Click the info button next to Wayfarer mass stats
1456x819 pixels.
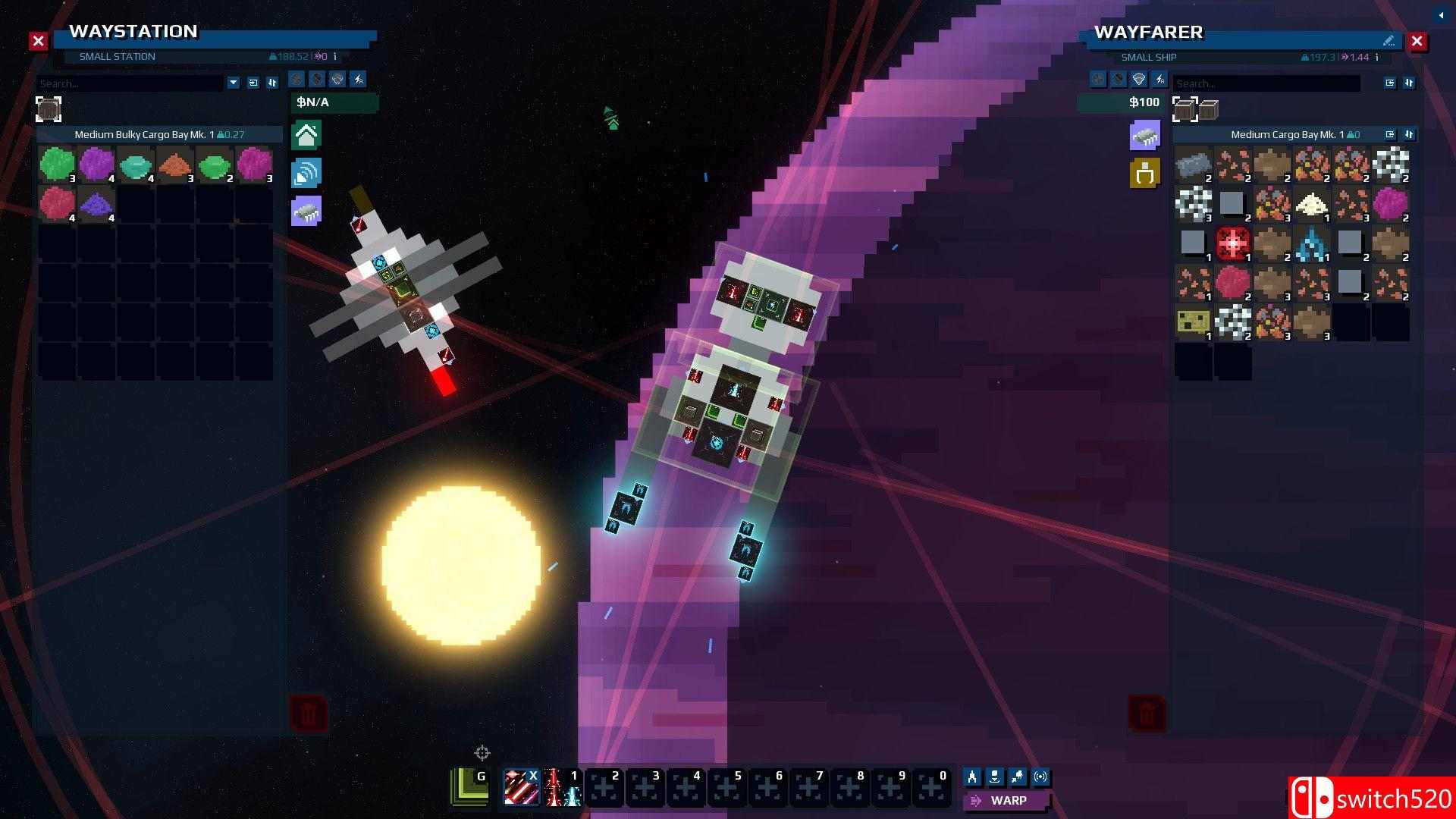(x=1376, y=57)
